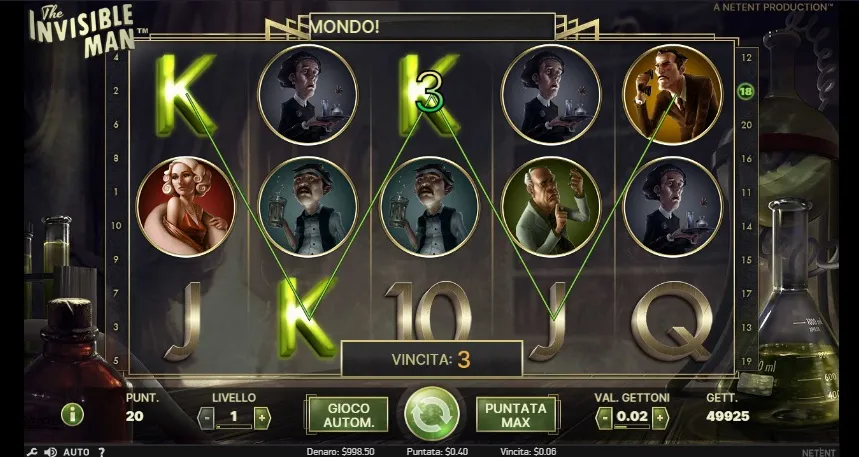Viewport: 859px width, 457px height.
Task: Show payline 19 from the right markers
Action: pyautogui.click(x=746, y=361)
